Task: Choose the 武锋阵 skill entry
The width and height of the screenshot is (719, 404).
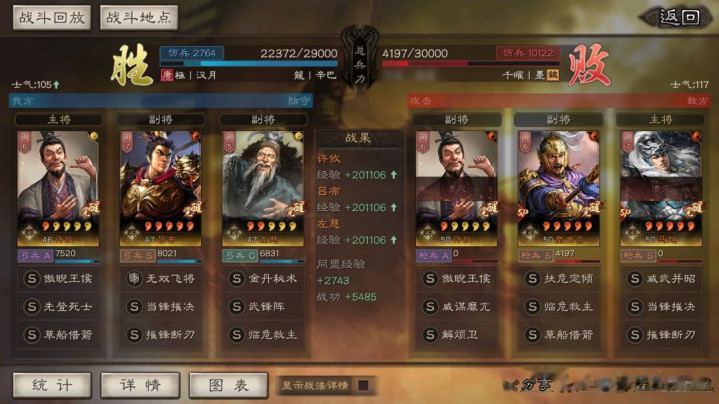Action: 262,306
